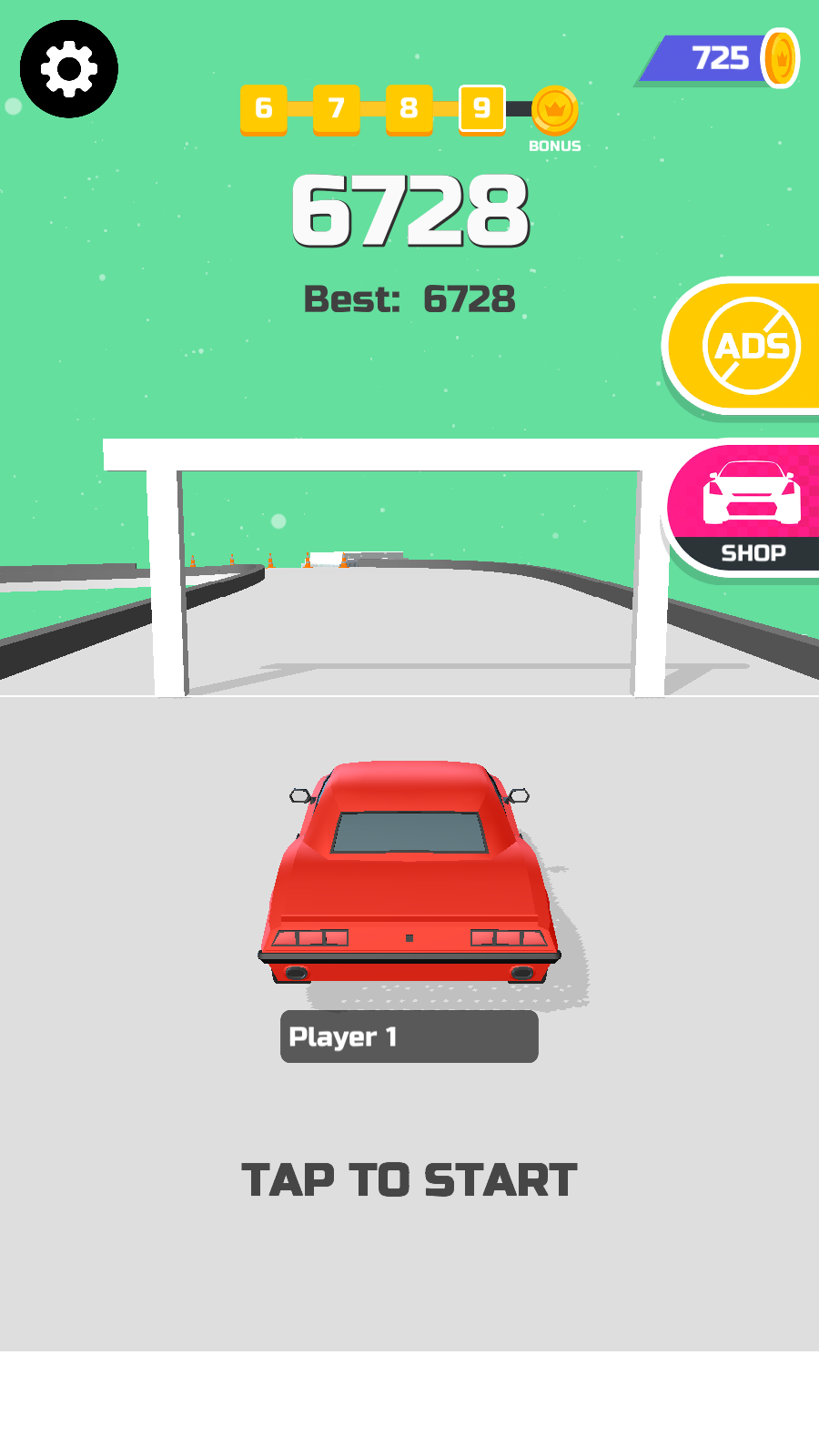Image resolution: width=819 pixels, height=1456 pixels.
Task: Open the settings gear menu
Action: click(69, 69)
